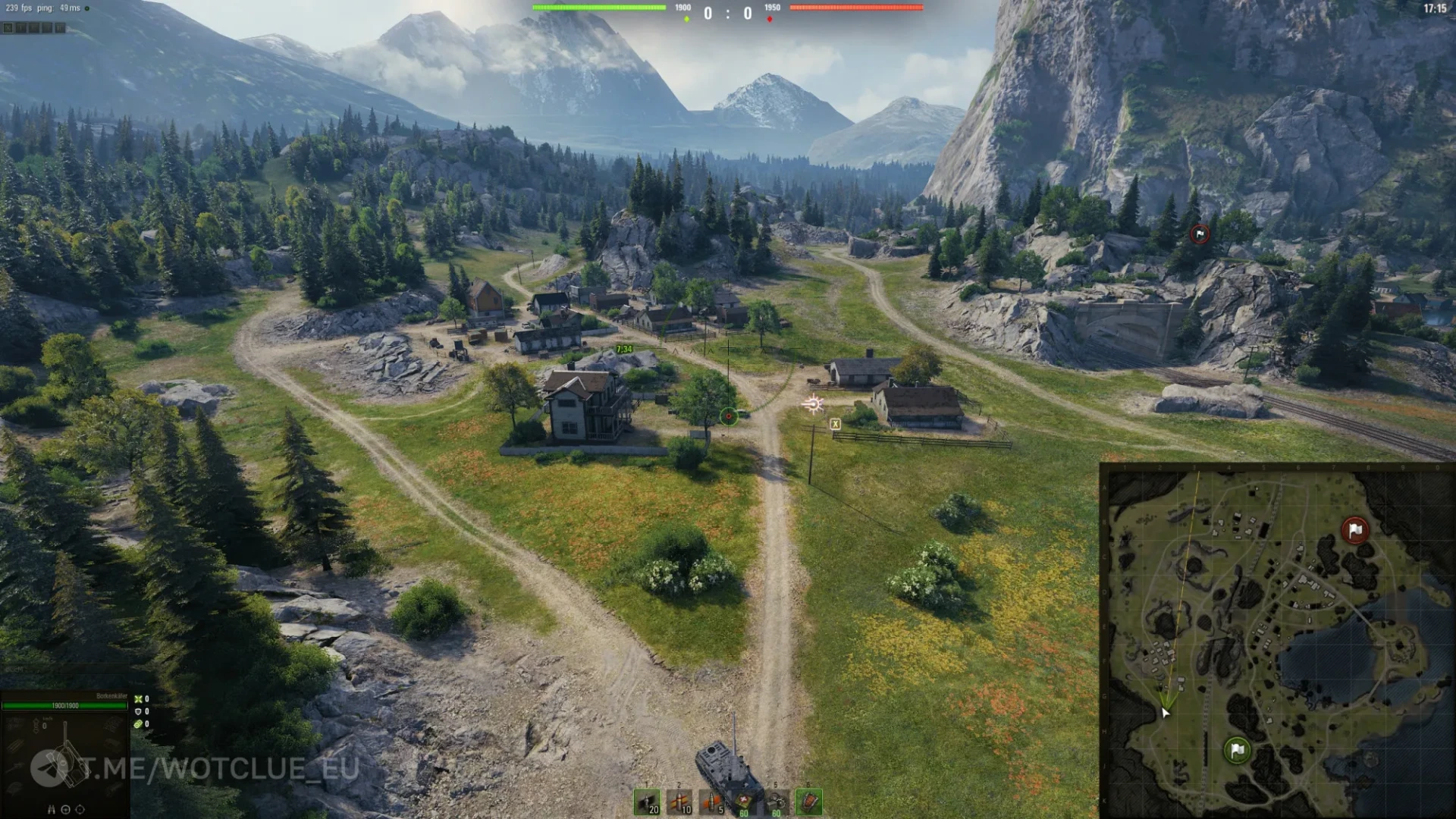Use the first aid kit consumable

(745, 802)
